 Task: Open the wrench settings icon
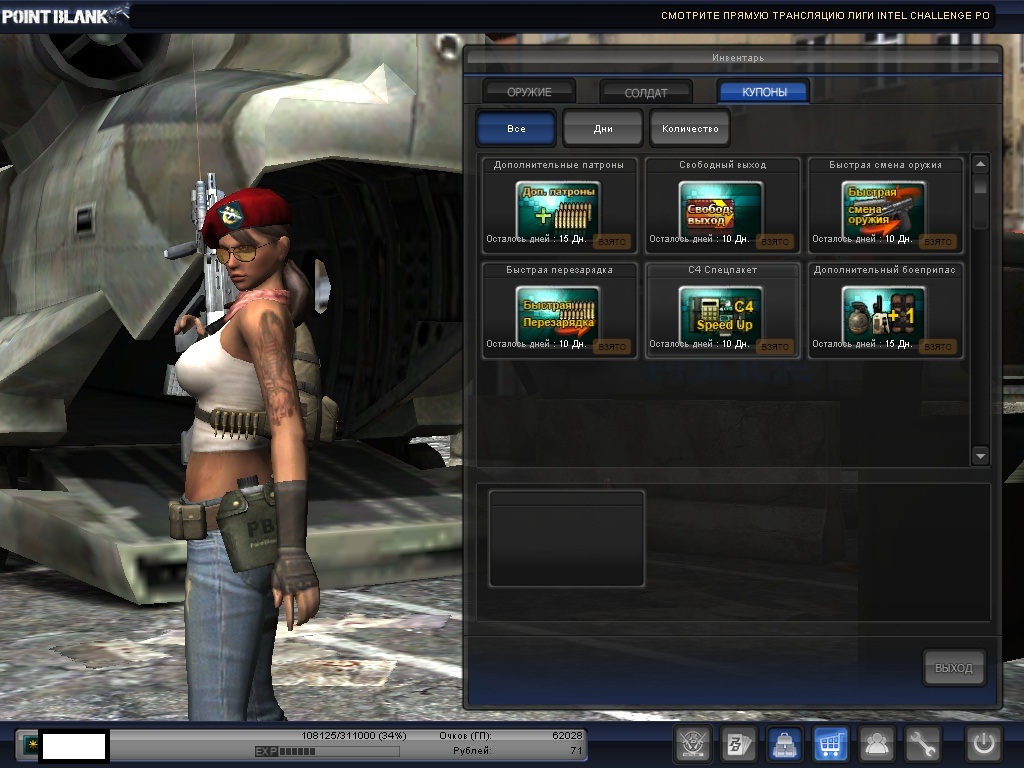(922, 744)
